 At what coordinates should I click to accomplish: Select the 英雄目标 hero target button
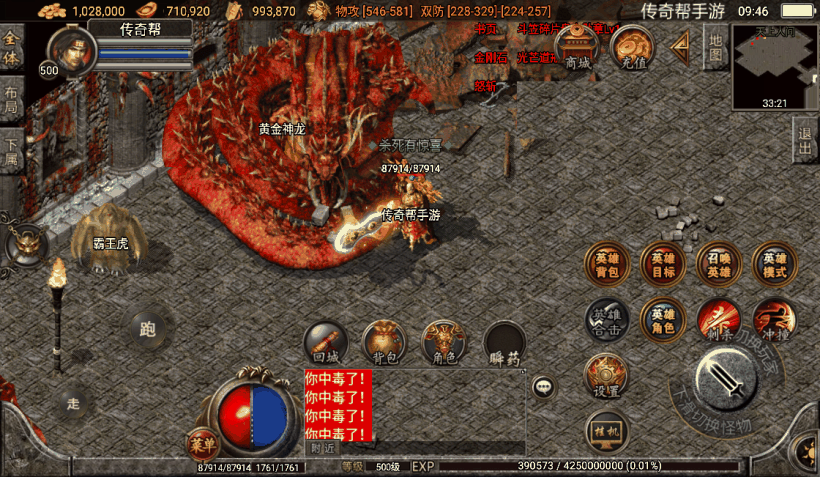663,263
